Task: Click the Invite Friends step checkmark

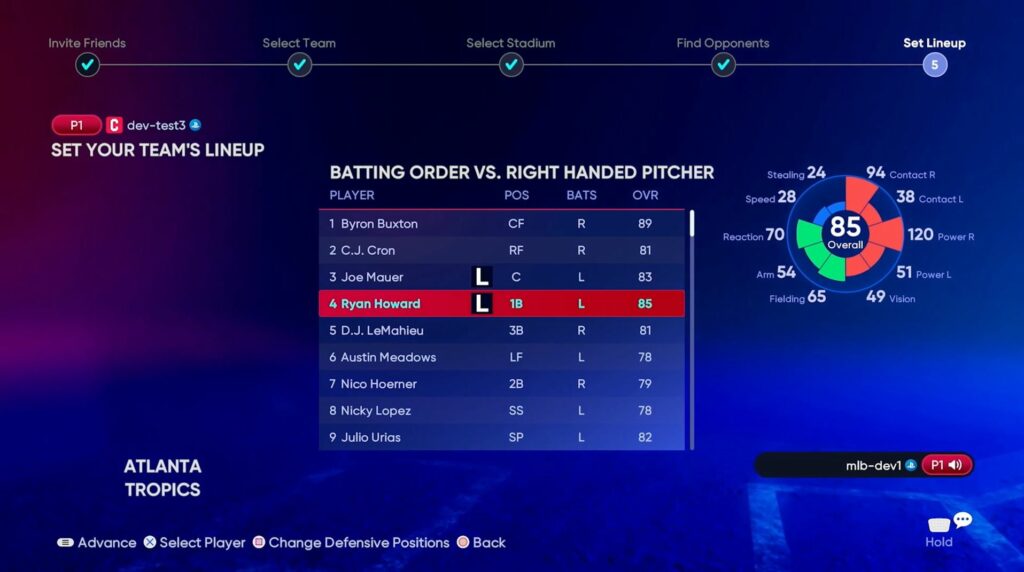Action: pos(87,65)
